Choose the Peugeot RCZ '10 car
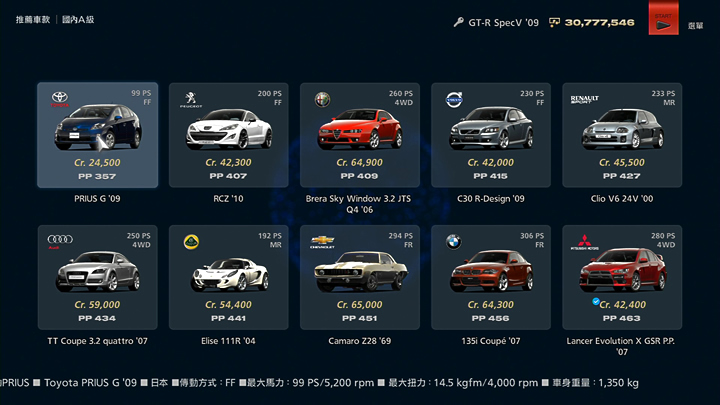720x405 pixels. pyautogui.click(x=228, y=135)
